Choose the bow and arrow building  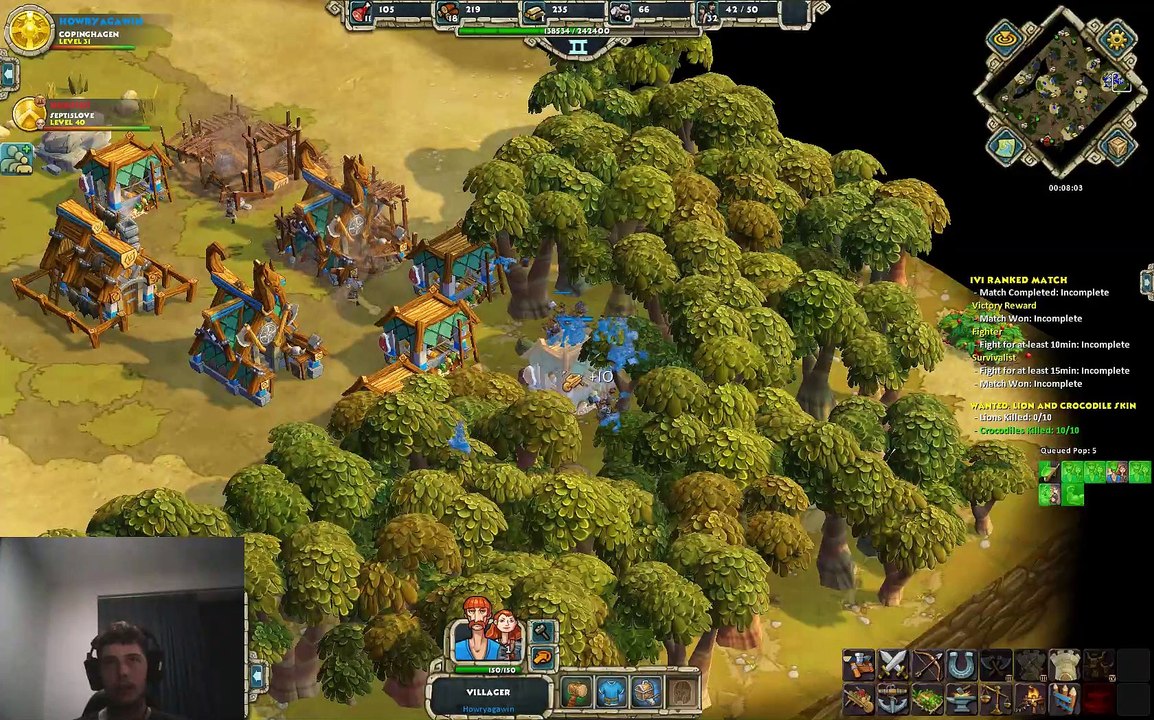pos(927,664)
